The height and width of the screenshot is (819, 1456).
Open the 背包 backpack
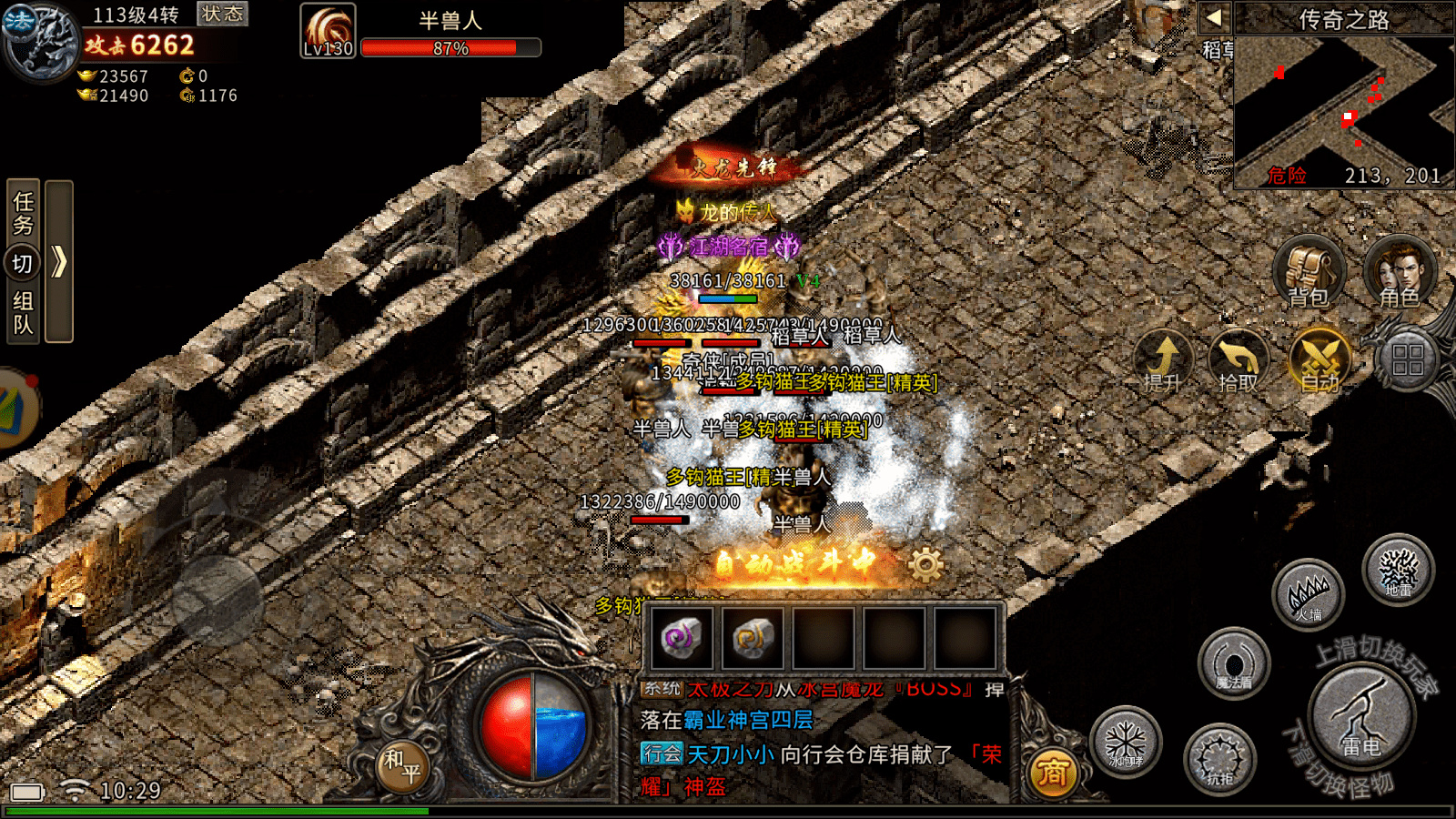1308,271
